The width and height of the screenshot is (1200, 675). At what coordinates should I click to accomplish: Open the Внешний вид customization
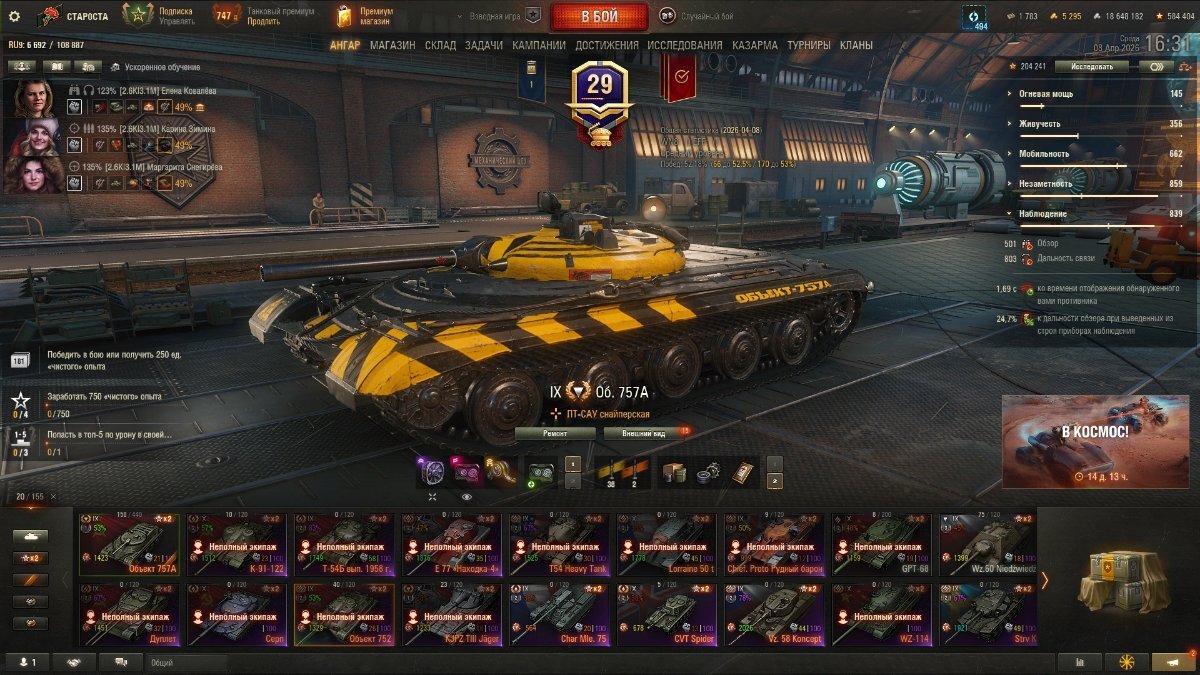pos(641,433)
